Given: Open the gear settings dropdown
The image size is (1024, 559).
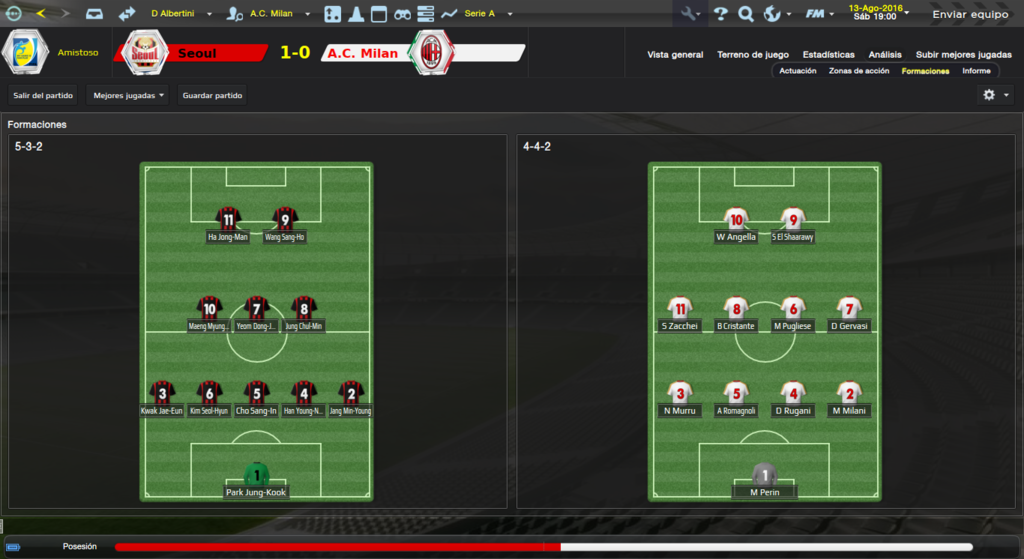Looking at the screenshot, I should [995, 94].
